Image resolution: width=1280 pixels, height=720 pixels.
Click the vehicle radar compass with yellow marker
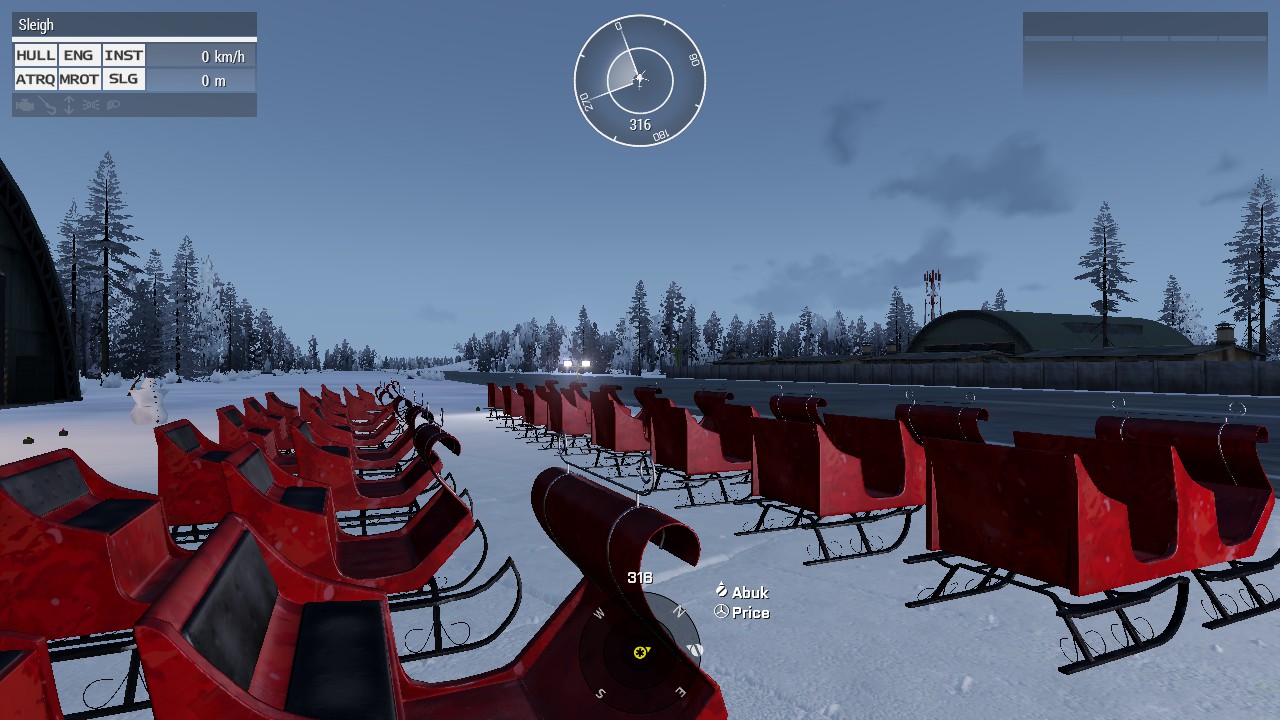(x=640, y=652)
